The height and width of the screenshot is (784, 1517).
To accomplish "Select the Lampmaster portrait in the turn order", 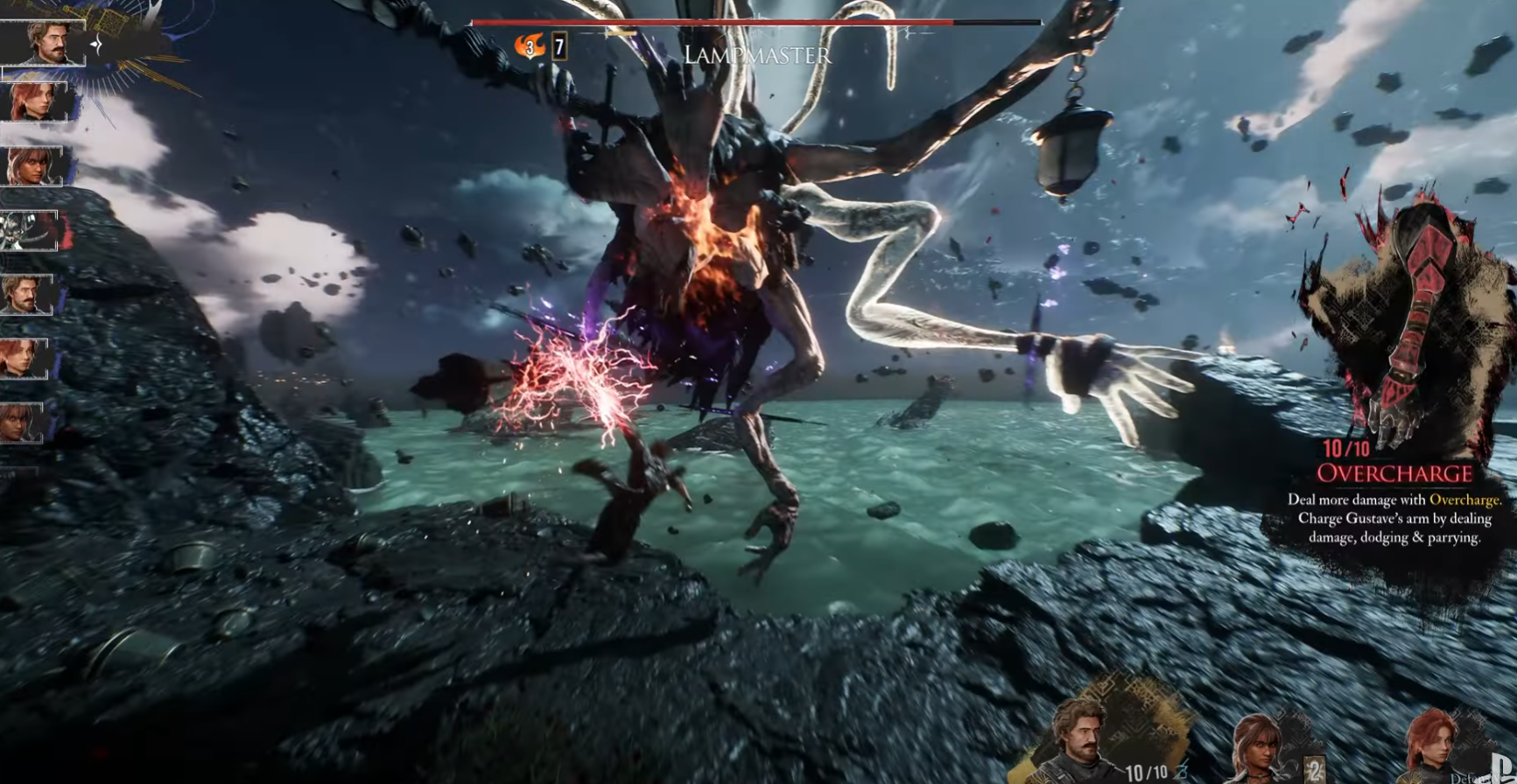I will coord(30,230).
